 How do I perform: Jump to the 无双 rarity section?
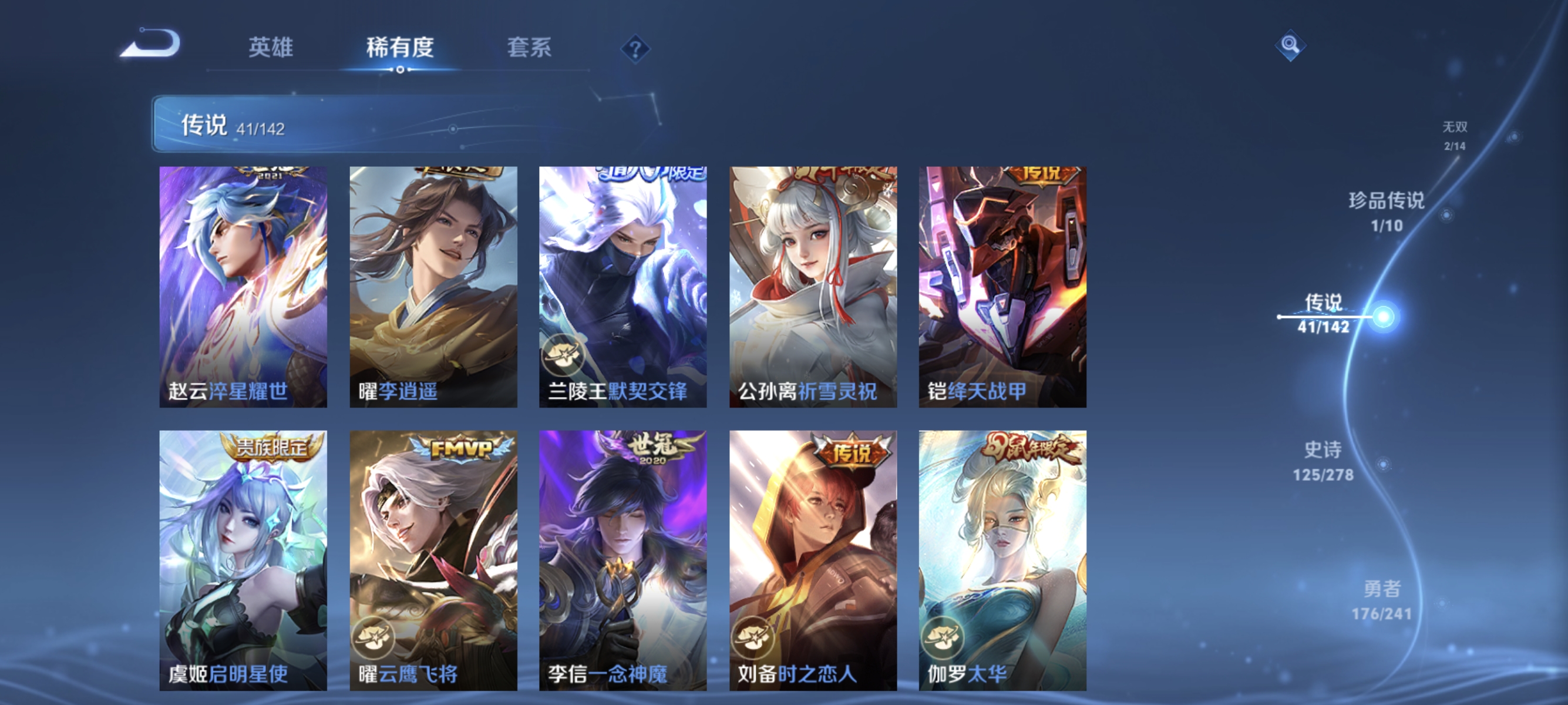(1456, 135)
